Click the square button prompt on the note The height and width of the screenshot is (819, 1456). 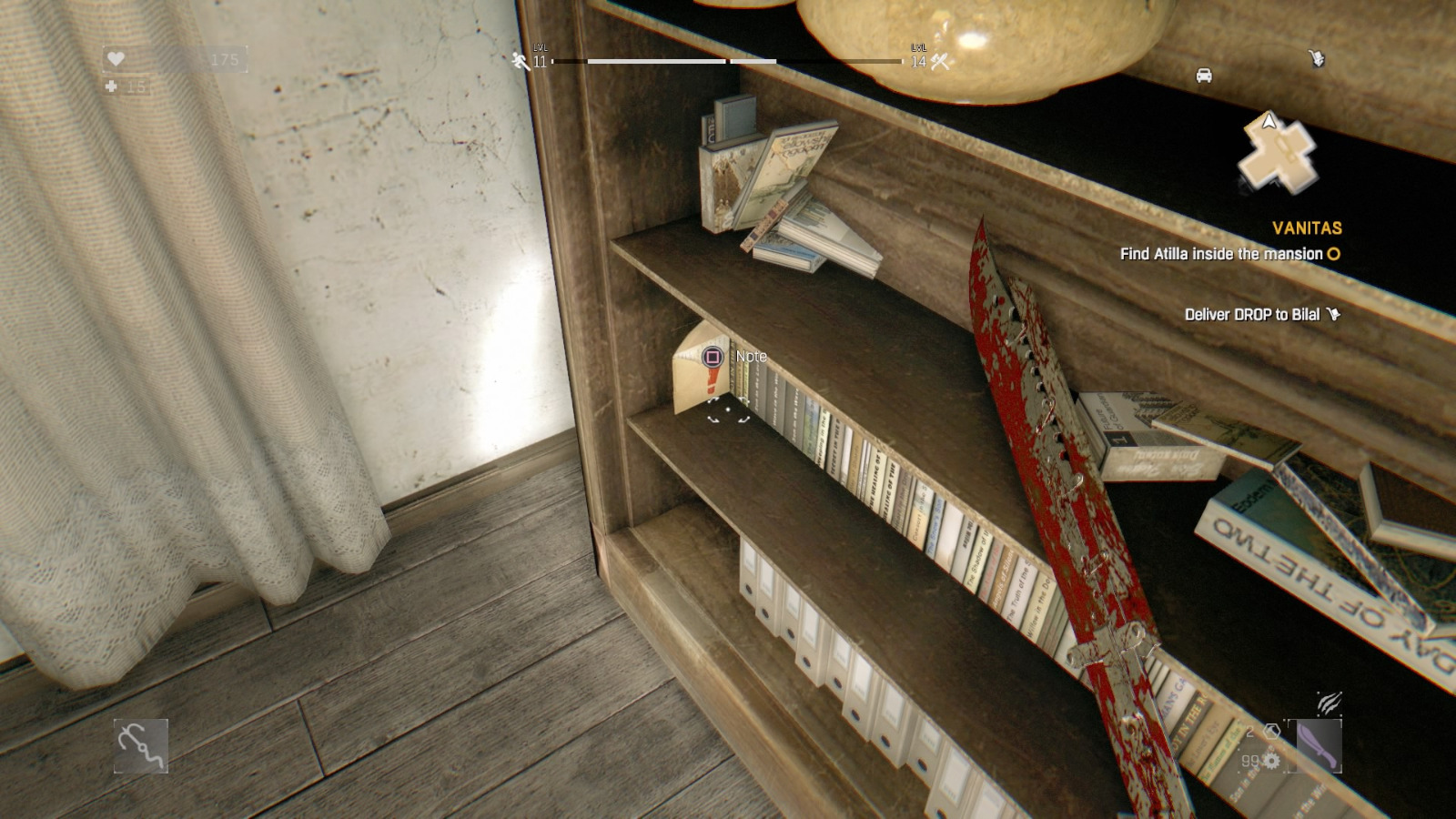713,358
